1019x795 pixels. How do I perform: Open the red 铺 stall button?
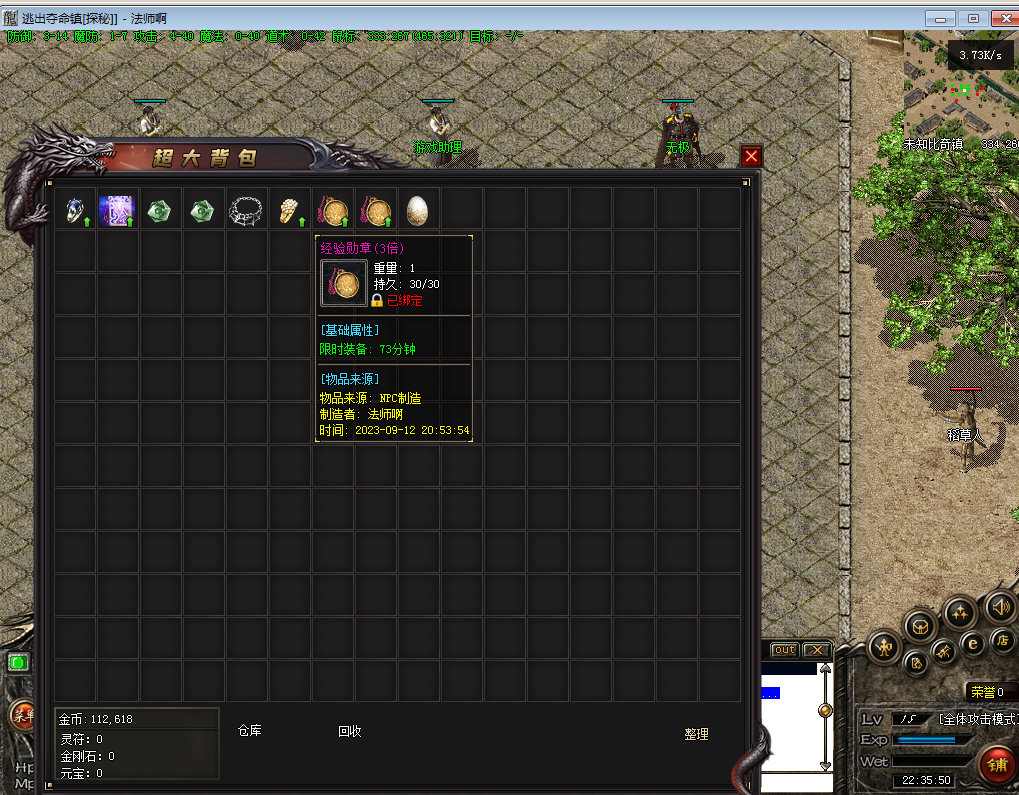997,765
